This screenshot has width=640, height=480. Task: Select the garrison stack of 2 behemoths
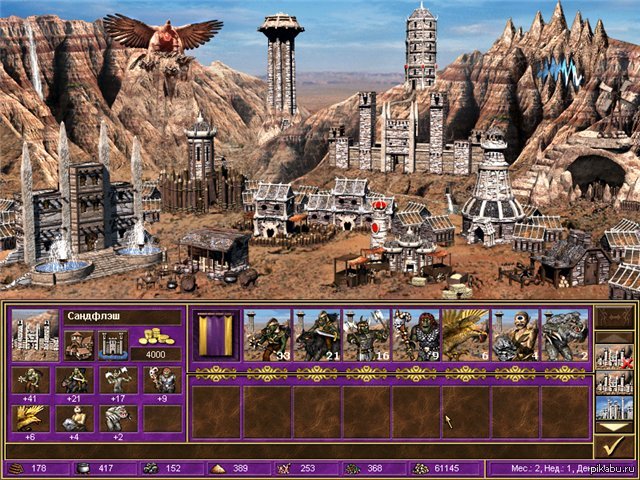point(564,335)
